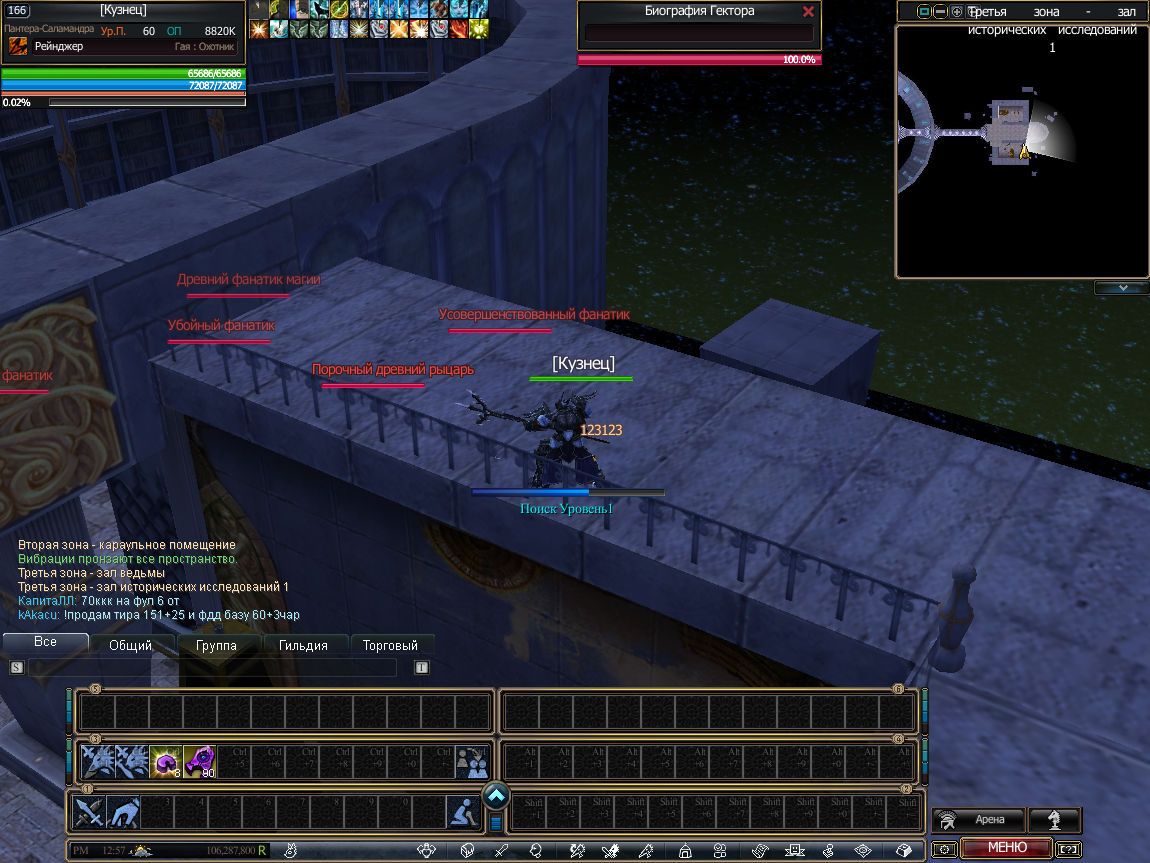Use the purple item with count 8

(x=165, y=762)
